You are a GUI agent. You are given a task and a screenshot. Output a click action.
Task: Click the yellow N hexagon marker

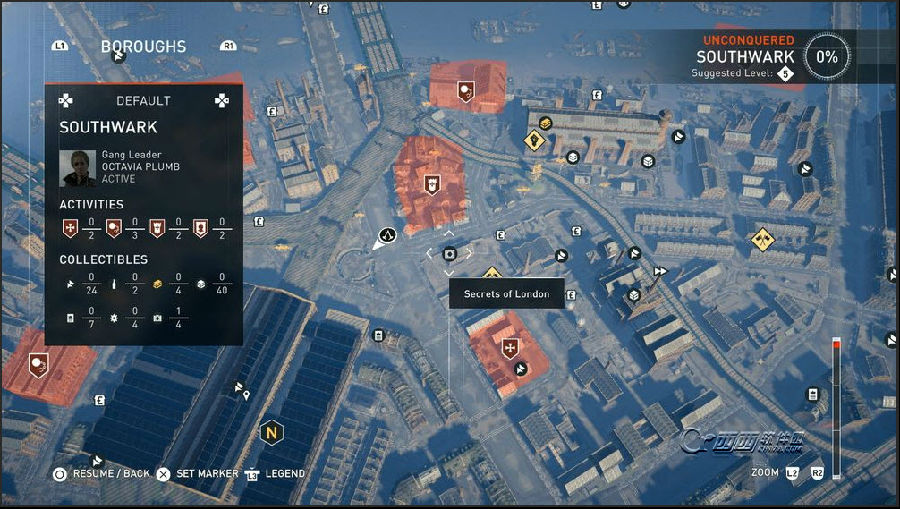tap(271, 433)
